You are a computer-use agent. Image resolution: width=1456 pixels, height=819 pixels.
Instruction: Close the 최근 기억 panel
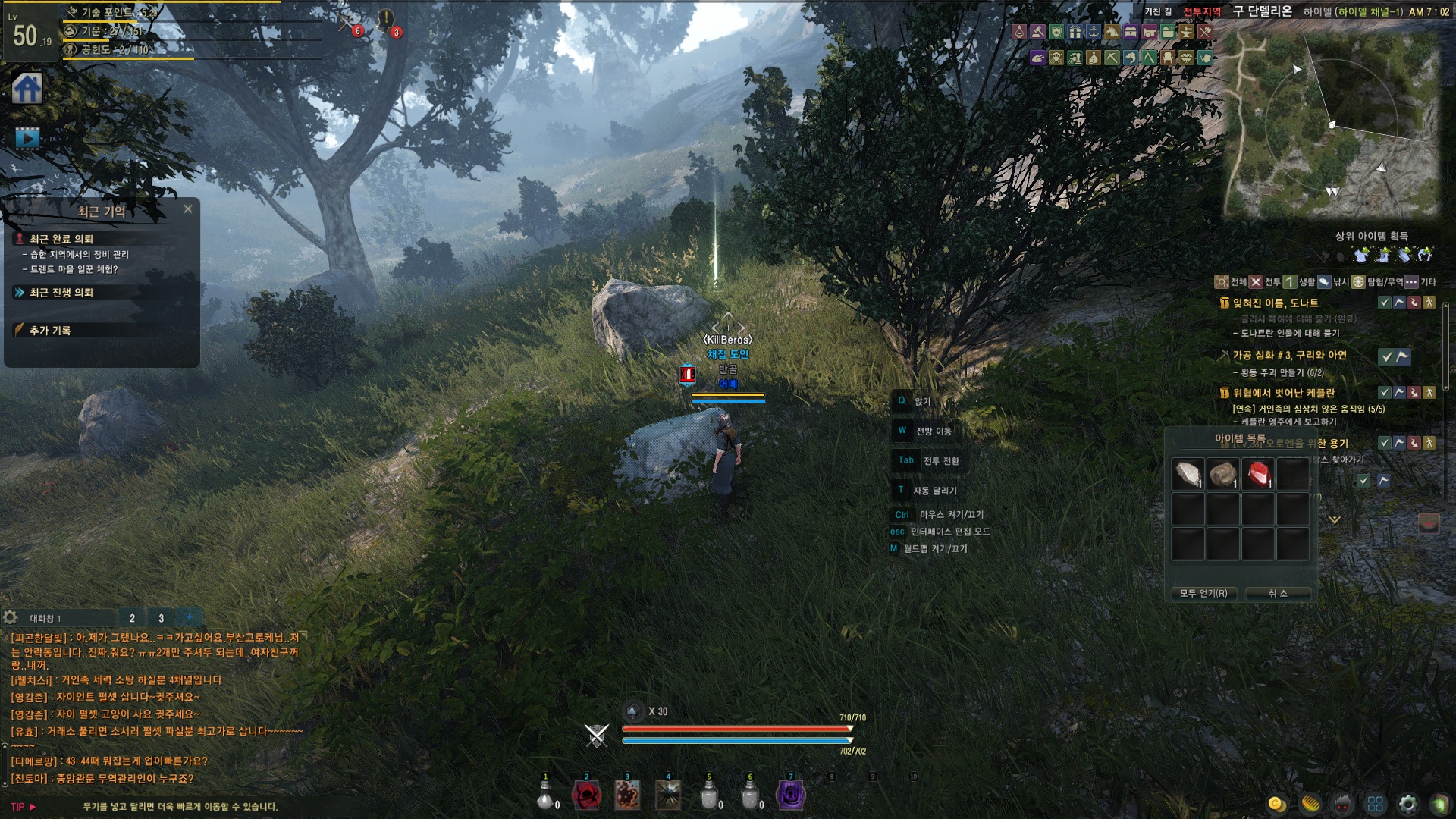pos(188,209)
